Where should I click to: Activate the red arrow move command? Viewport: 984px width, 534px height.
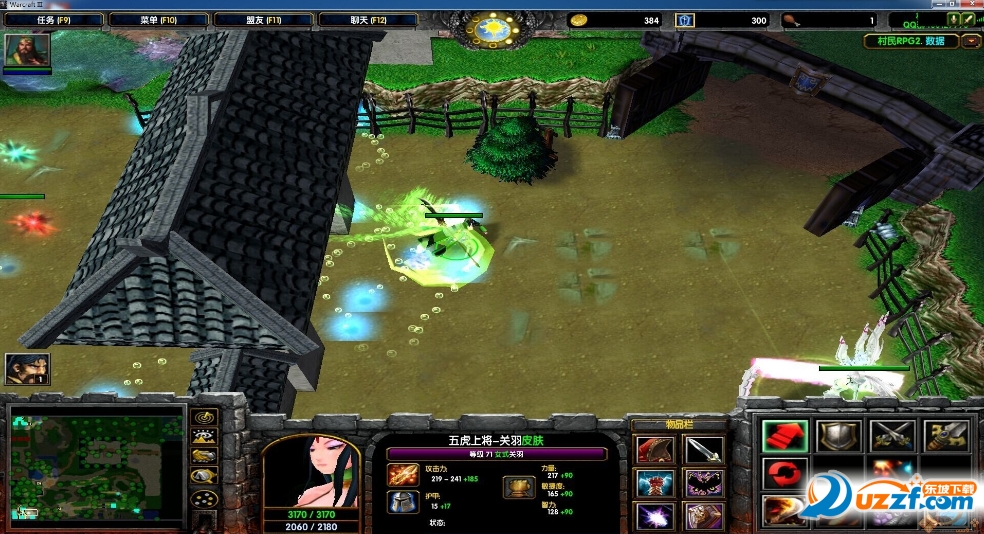[x=783, y=436]
